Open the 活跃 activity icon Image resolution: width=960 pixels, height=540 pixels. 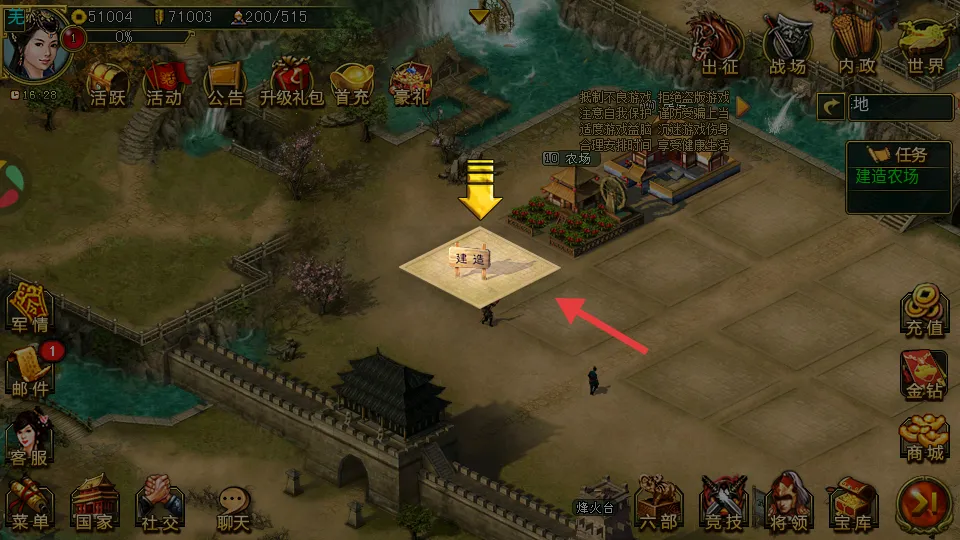[107, 84]
